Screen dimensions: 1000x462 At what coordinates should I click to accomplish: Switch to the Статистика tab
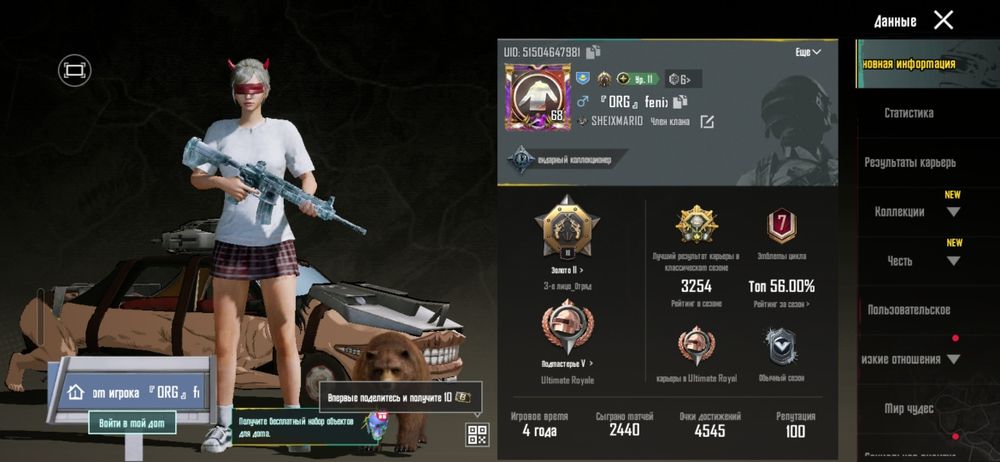pos(908,113)
